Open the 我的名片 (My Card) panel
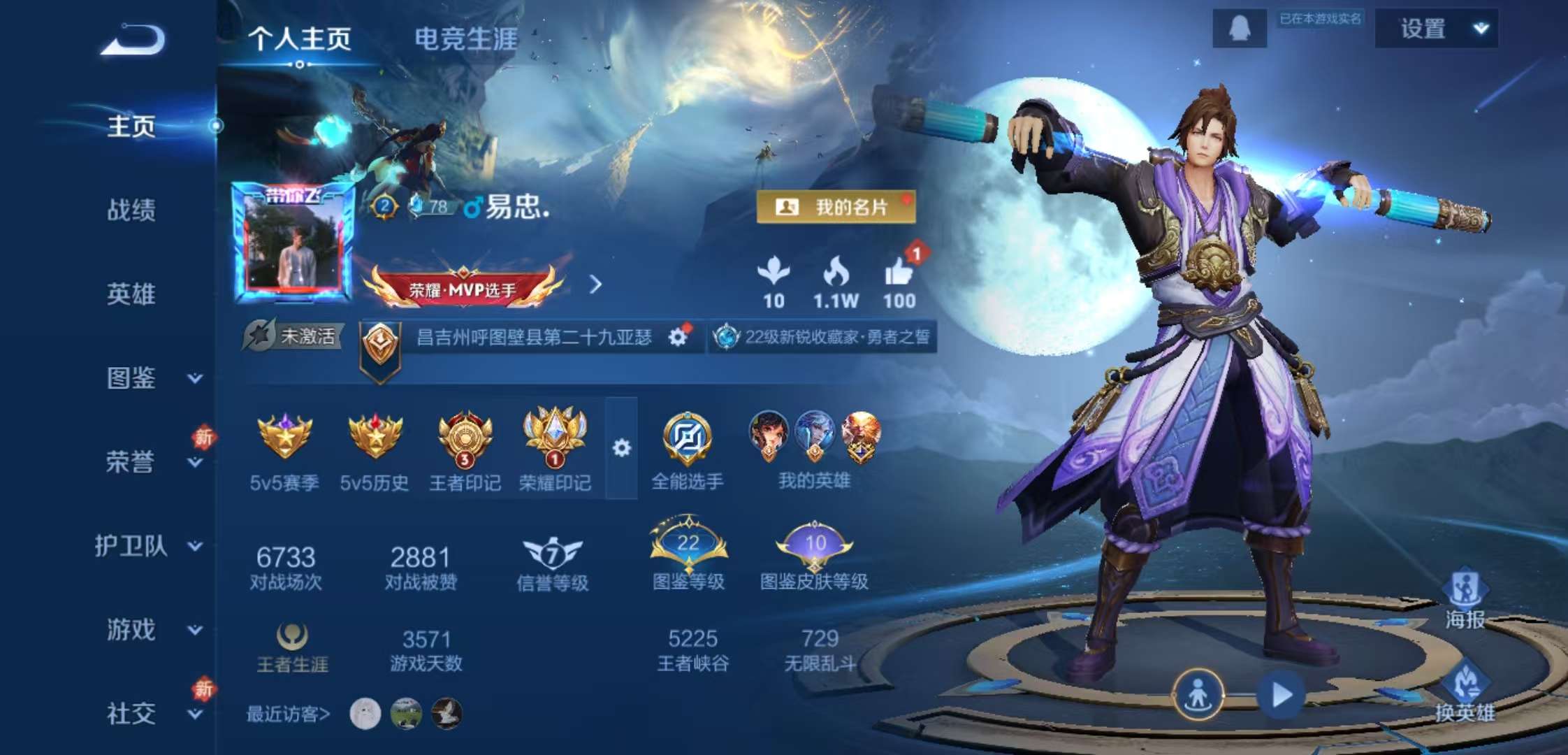This screenshot has width=1568, height=755. (836, 206)
